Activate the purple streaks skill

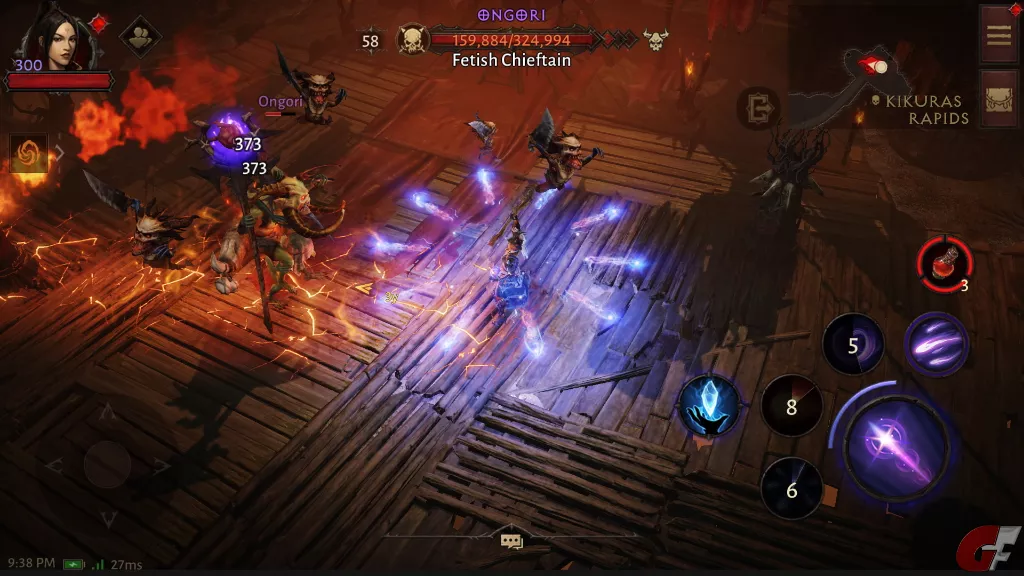(x=935, y=344)
